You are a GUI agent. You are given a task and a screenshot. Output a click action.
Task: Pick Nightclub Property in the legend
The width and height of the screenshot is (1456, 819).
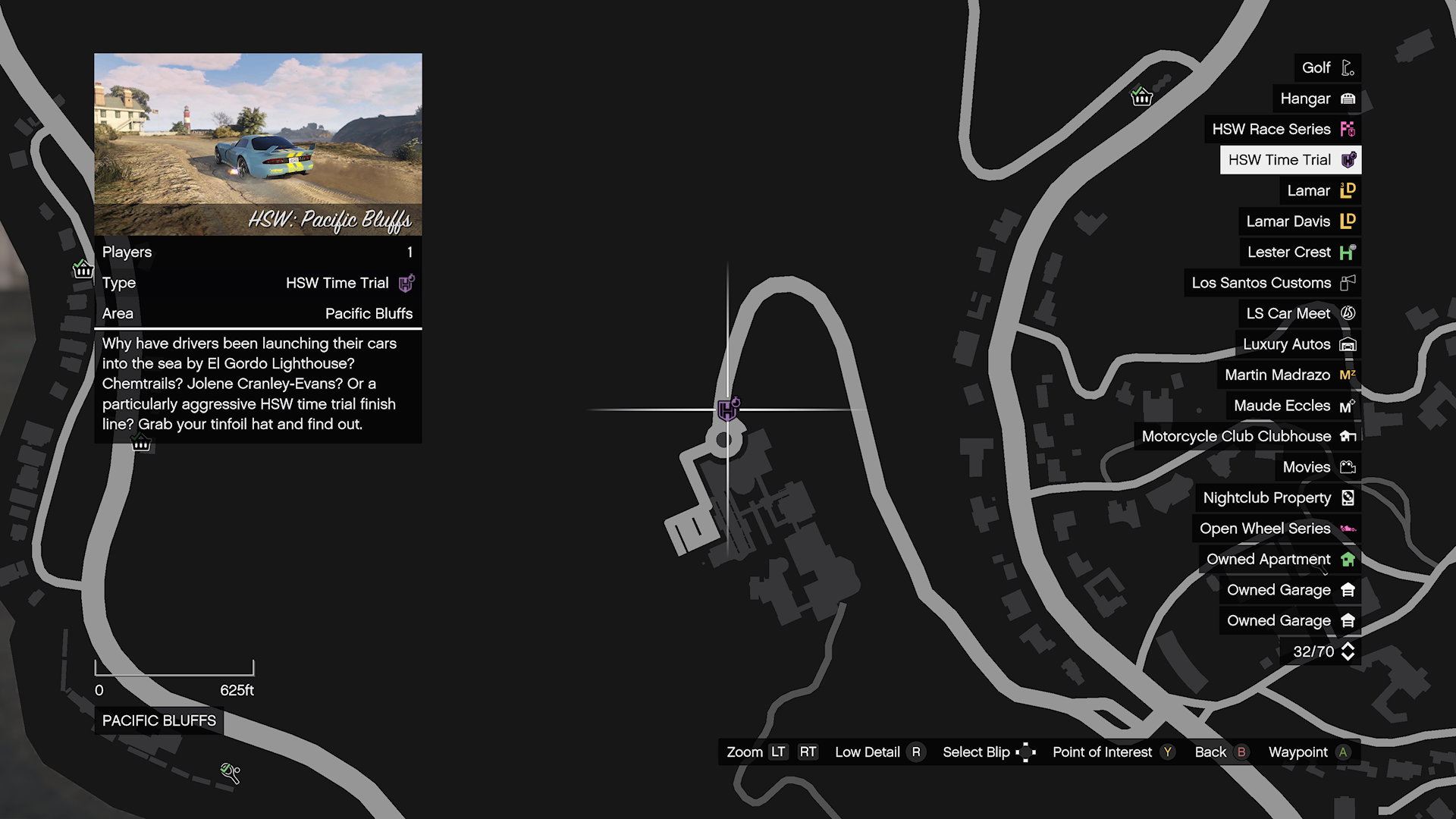[1278, 497]
